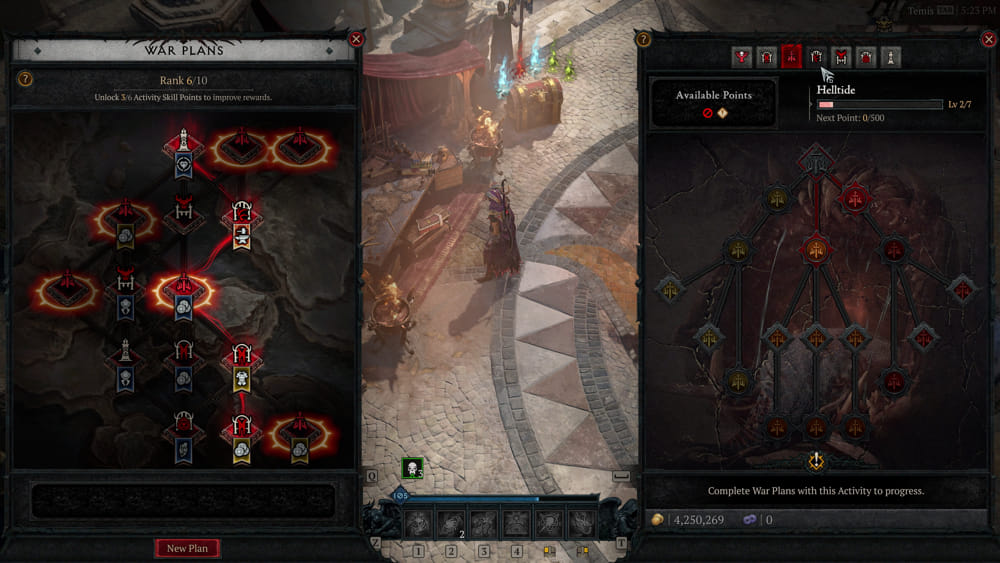Screen dimensions: 1000x563
Task: Open help for the activity skill panel
Action: coord(644,39)
